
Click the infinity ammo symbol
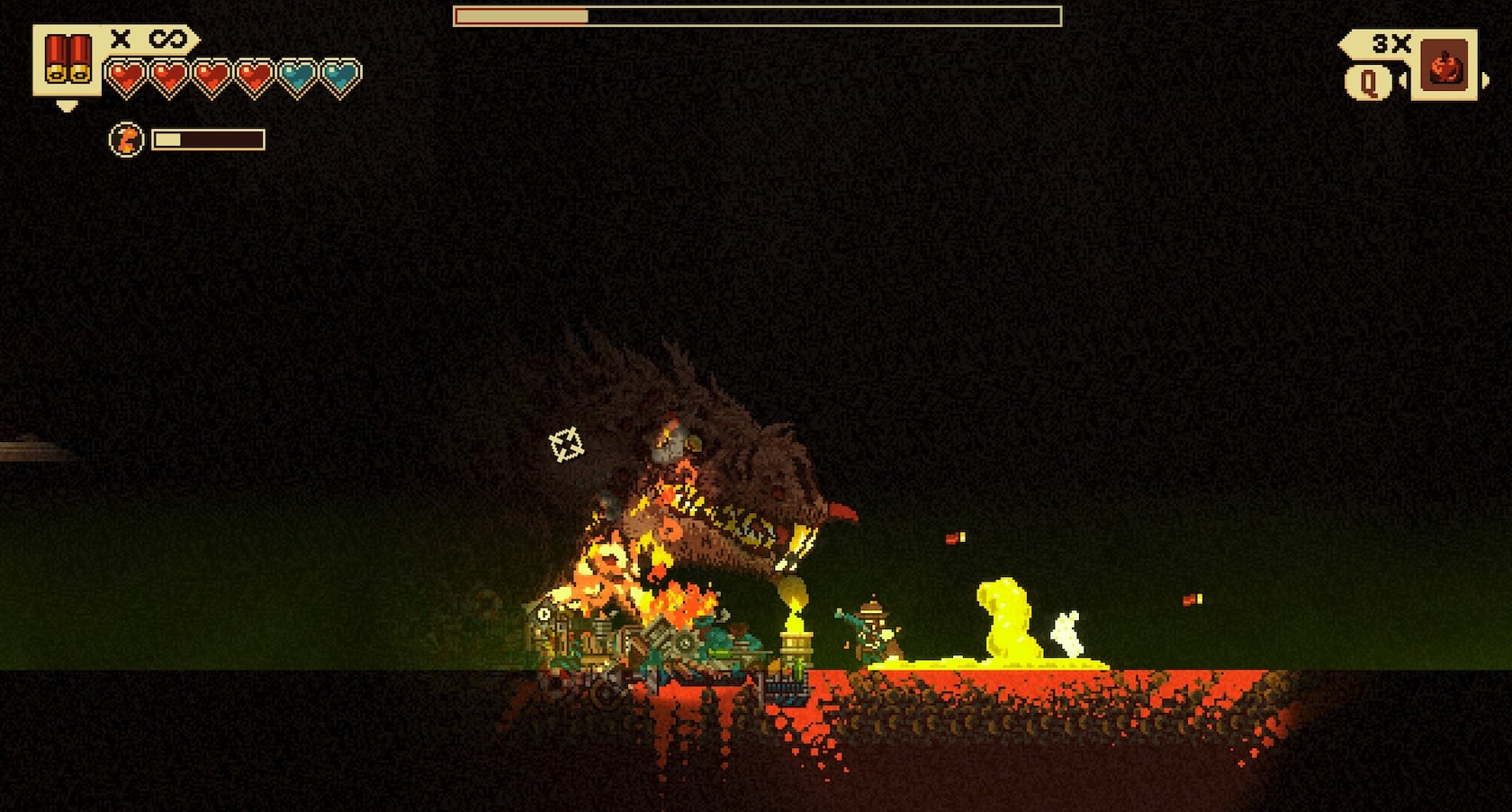(x=169, y=40)
